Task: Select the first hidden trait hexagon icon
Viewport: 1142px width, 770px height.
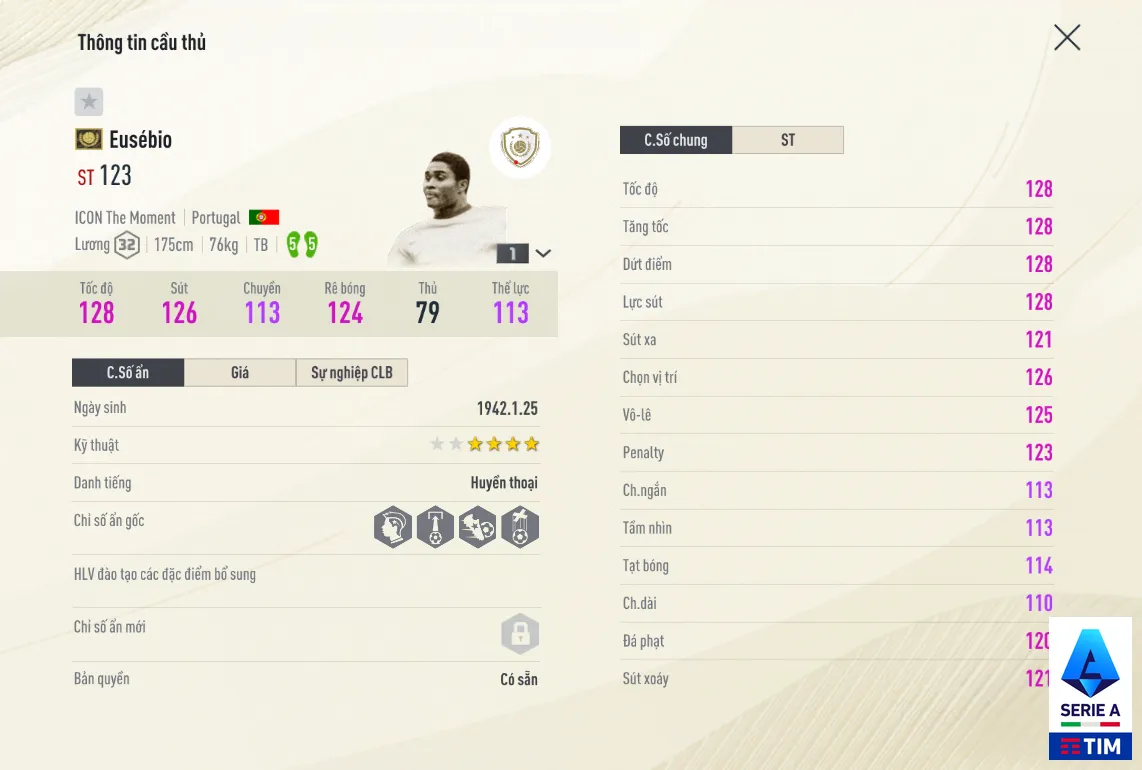Action: (x=393, y=527)
